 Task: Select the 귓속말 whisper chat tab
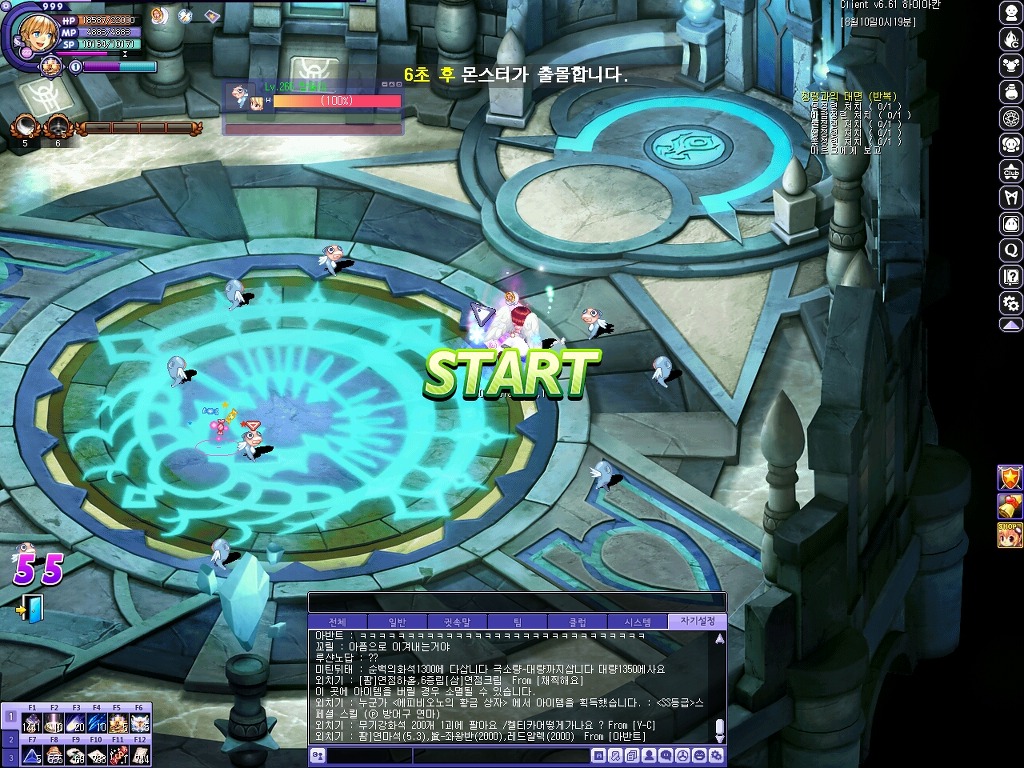pyautogui.click(x=457, y=622)
